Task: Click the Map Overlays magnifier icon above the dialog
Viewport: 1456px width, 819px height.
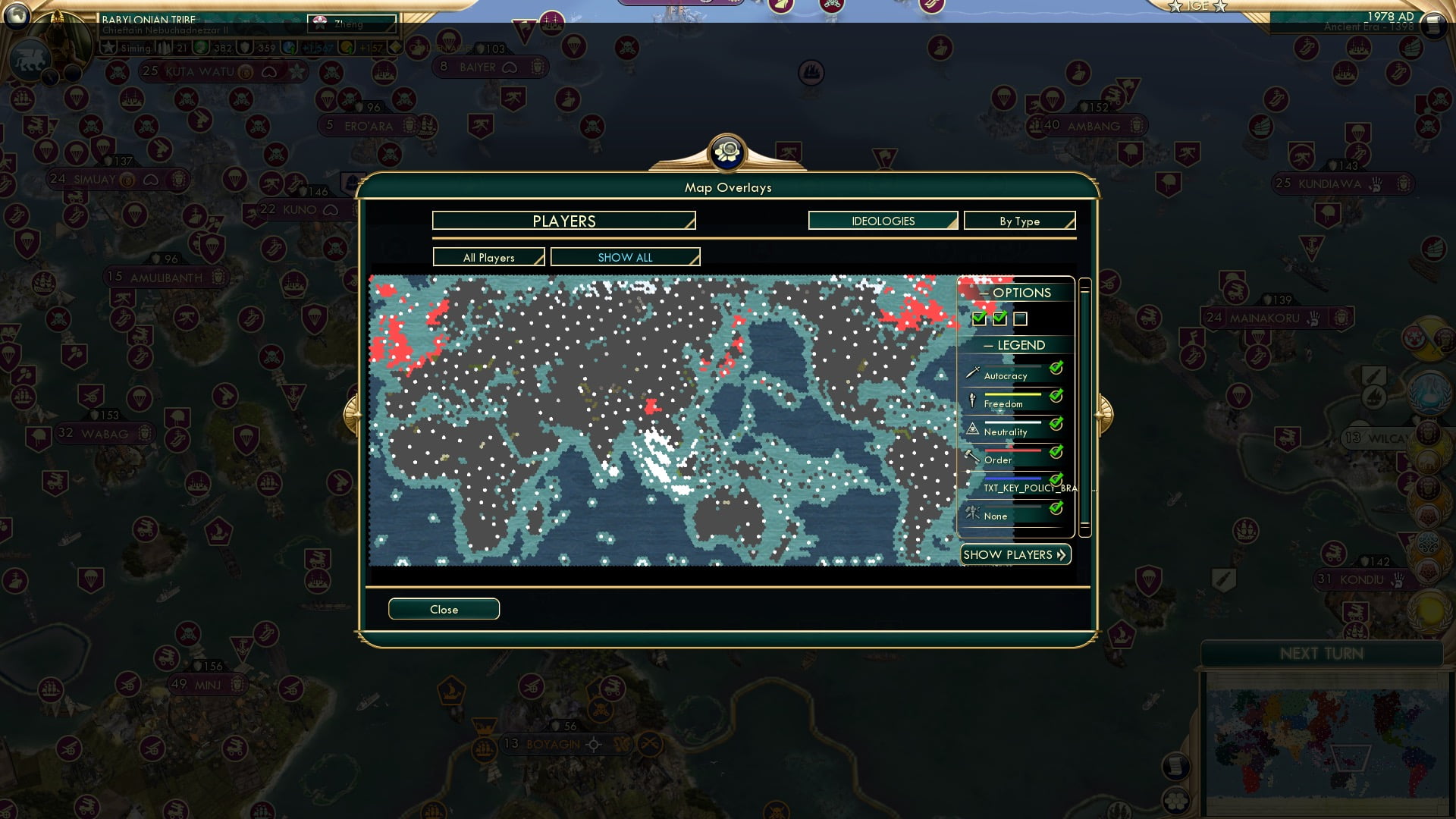Action: 727,152
